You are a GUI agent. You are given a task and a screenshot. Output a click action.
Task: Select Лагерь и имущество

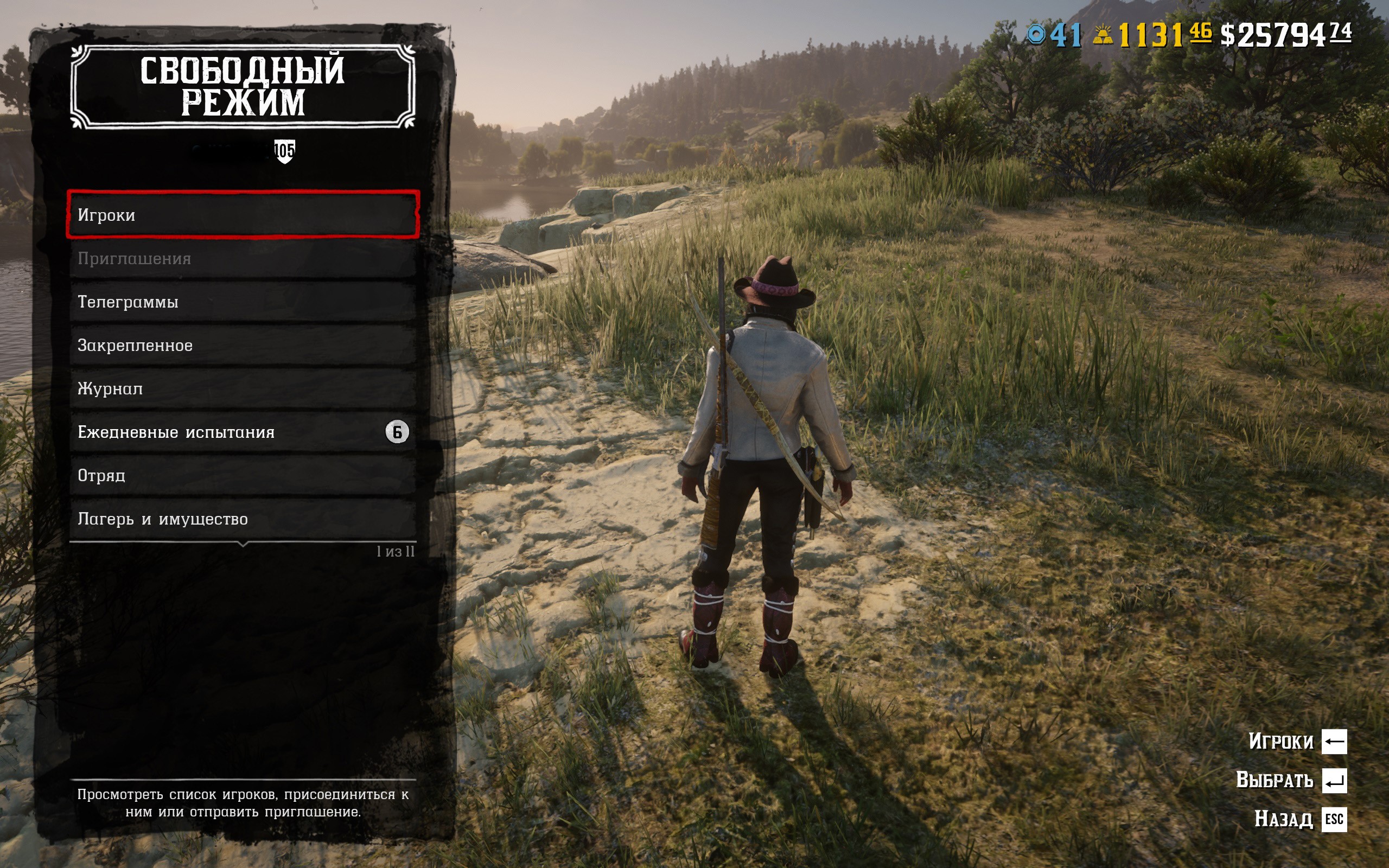tap(243, 519)
